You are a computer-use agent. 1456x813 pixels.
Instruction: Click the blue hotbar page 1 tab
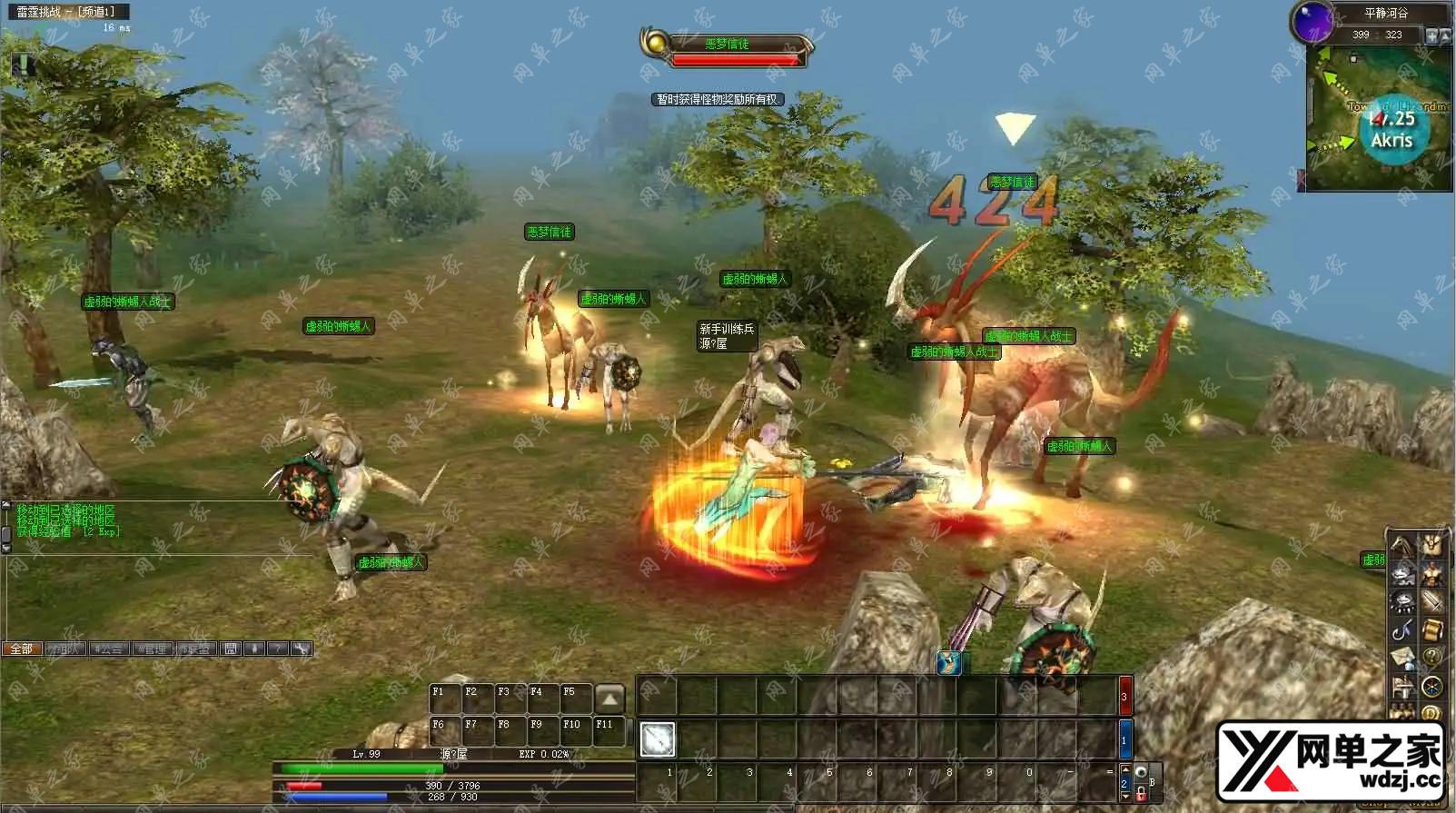pyautogui.click(x=1124, y=739)
